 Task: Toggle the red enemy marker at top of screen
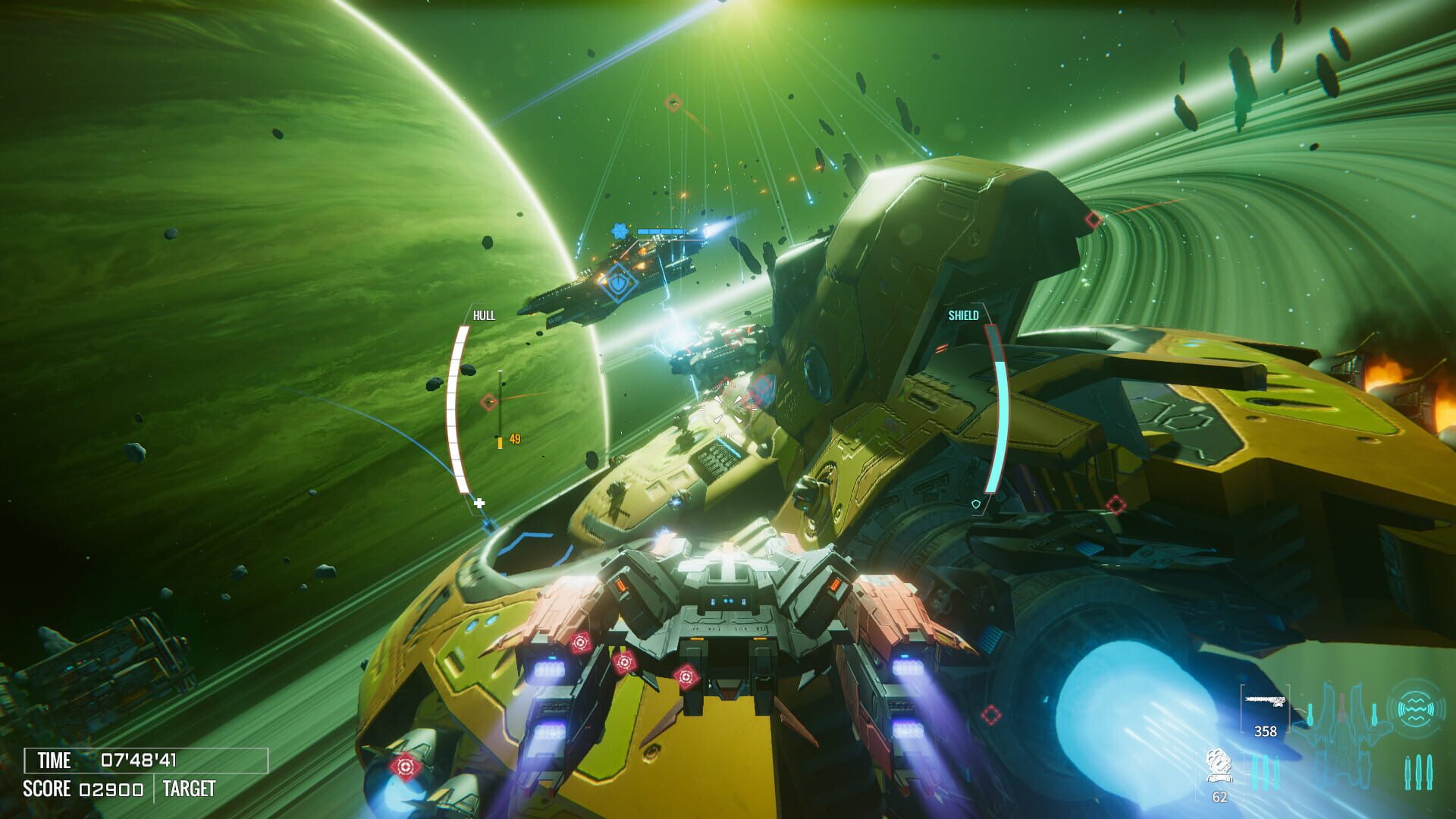[x=673, y=102]
